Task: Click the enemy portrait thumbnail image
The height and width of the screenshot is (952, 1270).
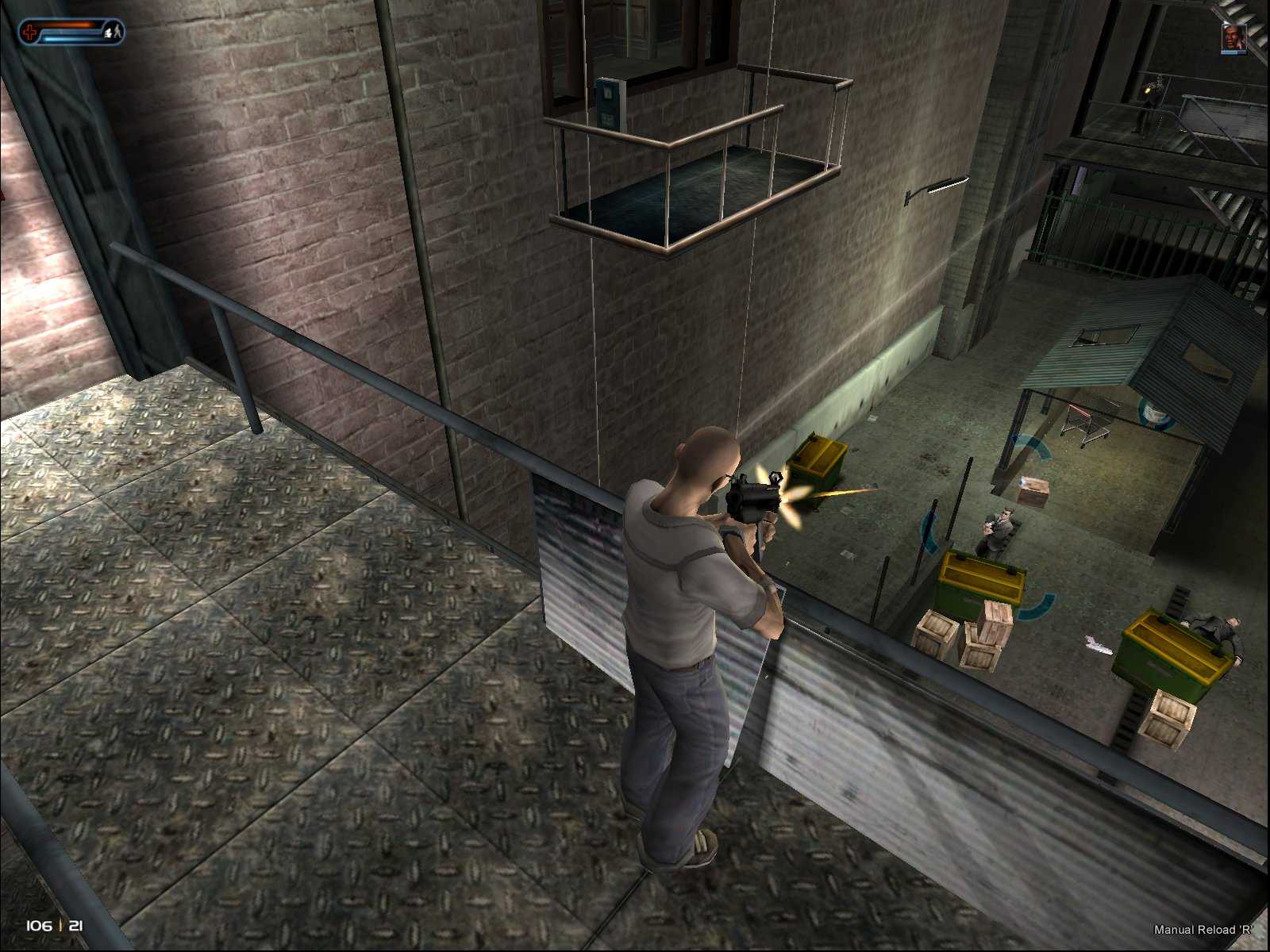Action: pyautogui.click(x=1233, y=36)
